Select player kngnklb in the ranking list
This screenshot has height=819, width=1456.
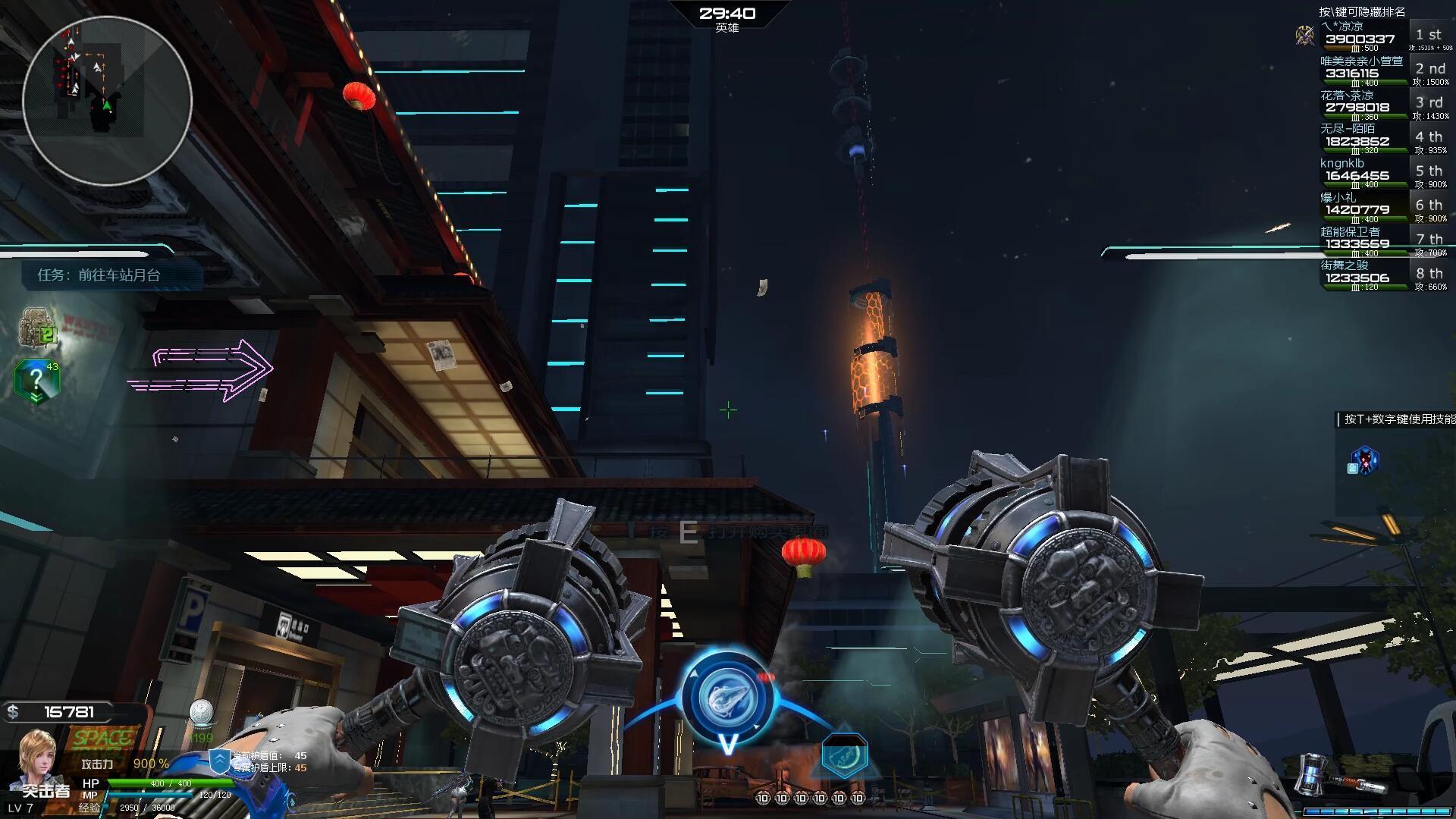tap(1373, 174)
